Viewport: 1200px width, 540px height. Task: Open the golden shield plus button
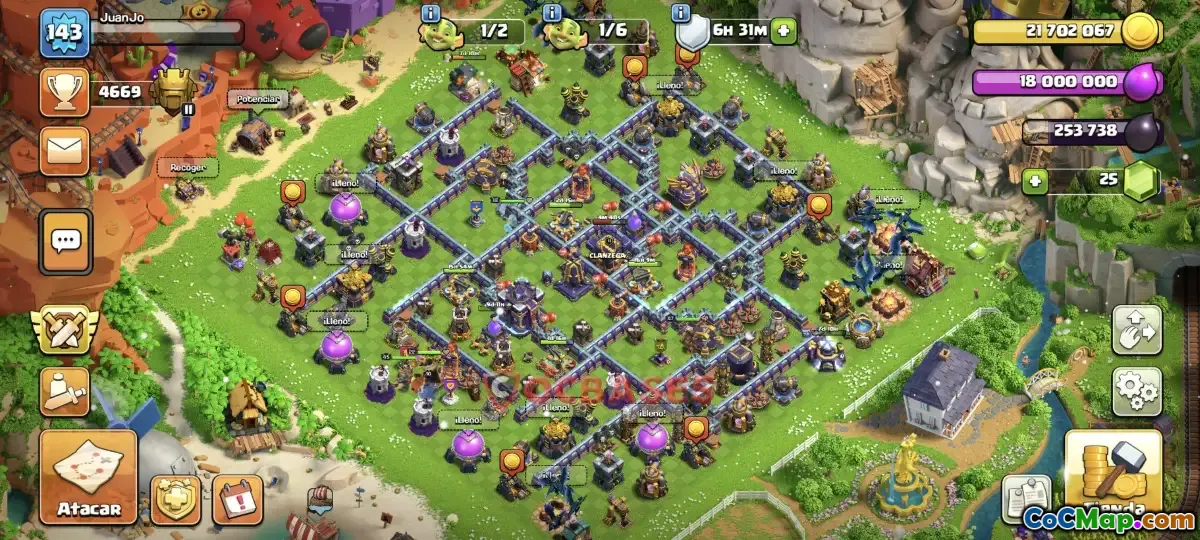(x=175, y=499)
